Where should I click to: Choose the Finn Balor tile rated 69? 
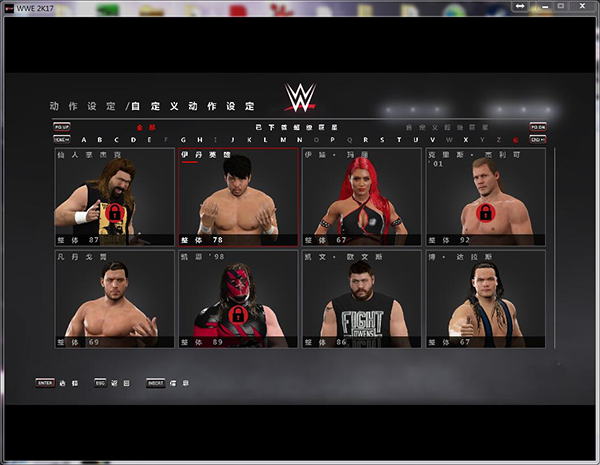114,298
